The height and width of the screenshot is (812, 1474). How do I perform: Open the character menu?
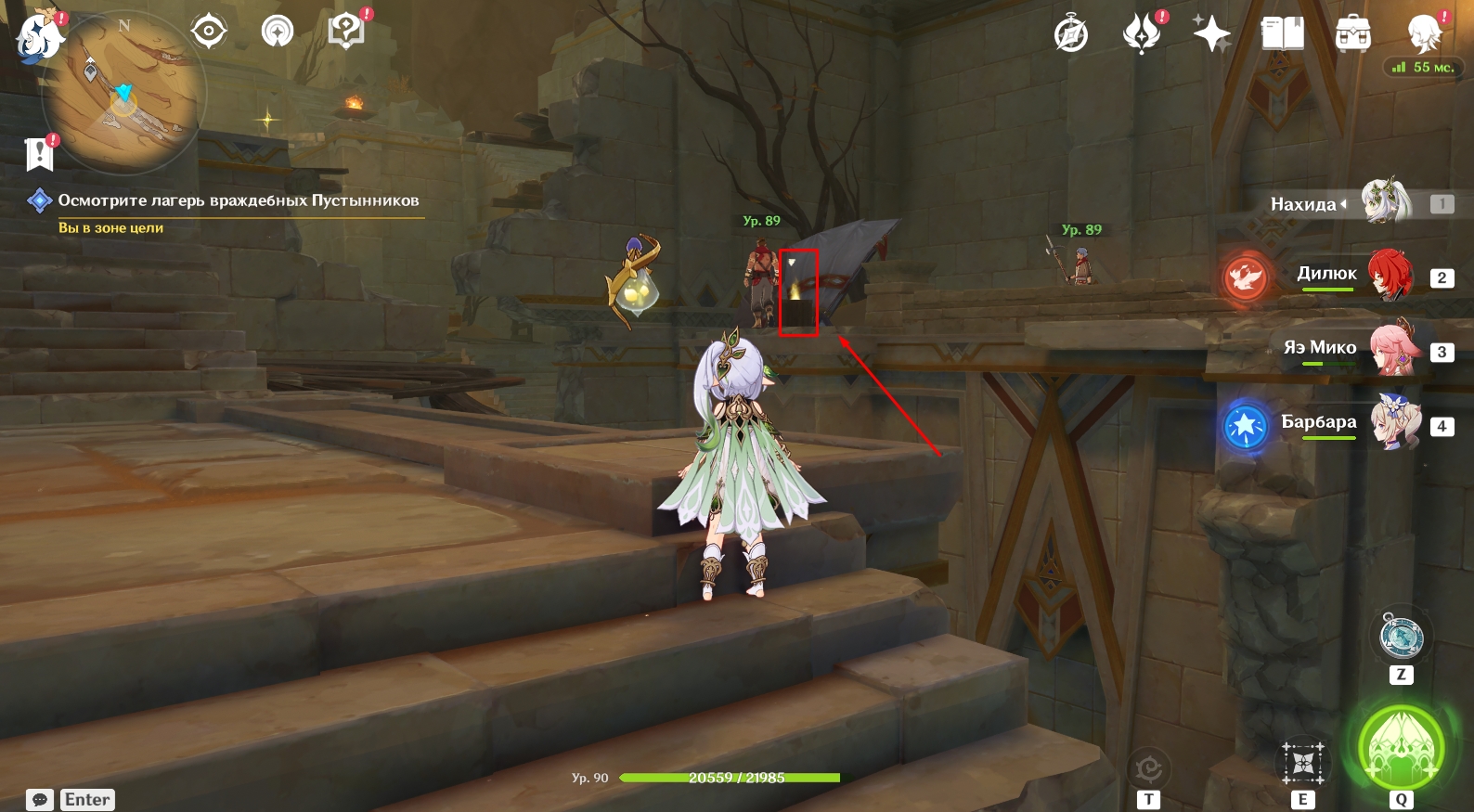[1424, 34]
